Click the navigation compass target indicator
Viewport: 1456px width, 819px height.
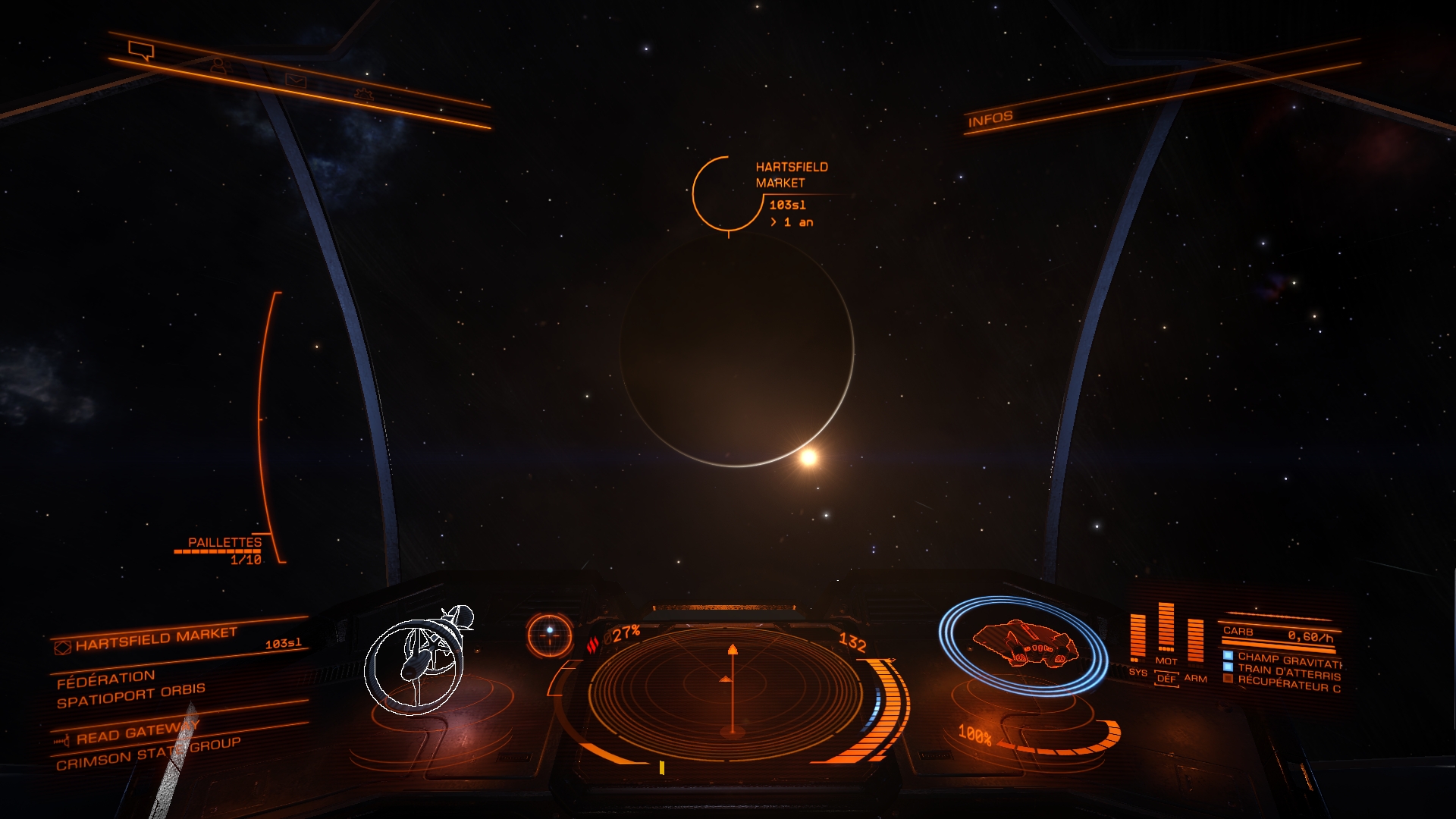550,633
